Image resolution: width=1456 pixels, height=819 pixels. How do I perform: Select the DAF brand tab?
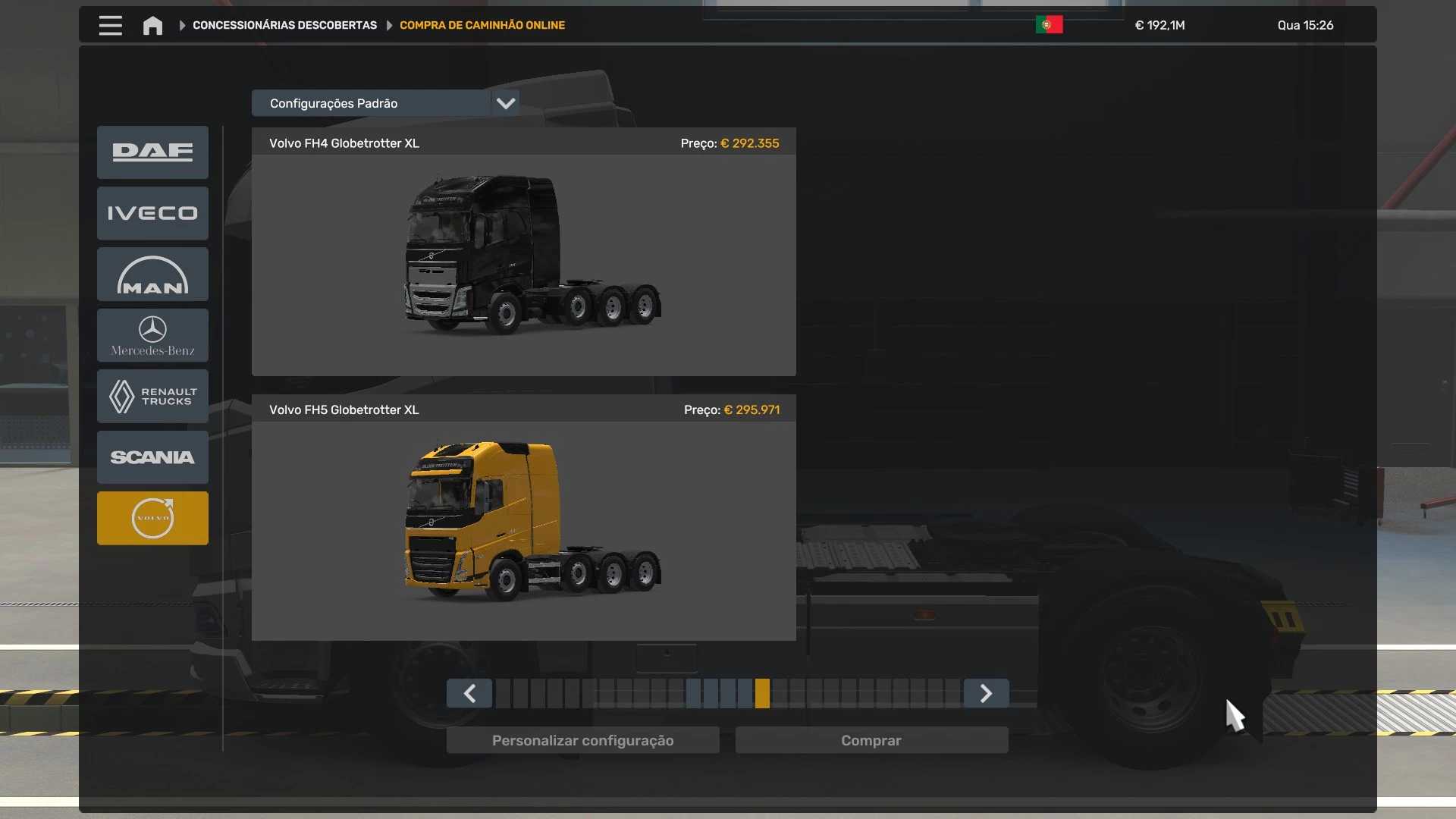point(152,152)
